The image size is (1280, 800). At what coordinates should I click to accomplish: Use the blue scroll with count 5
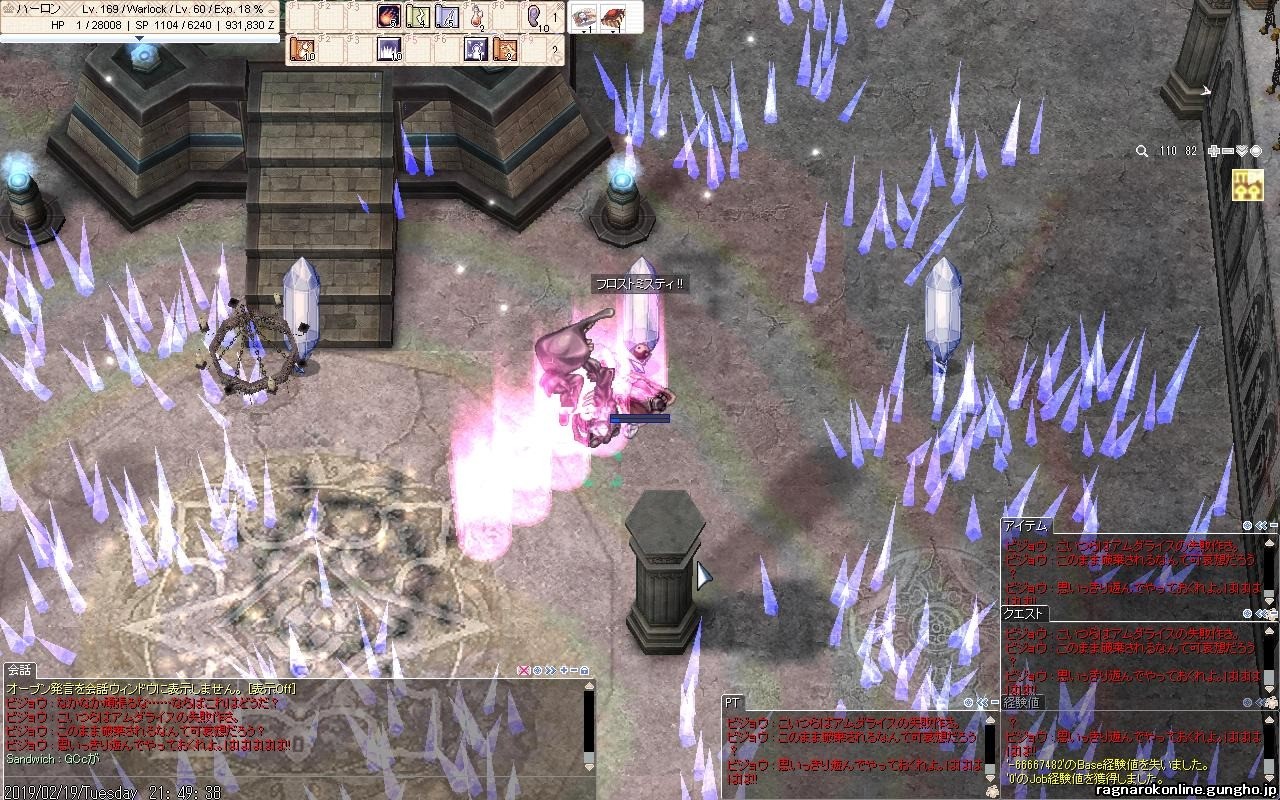coord(447,17)
